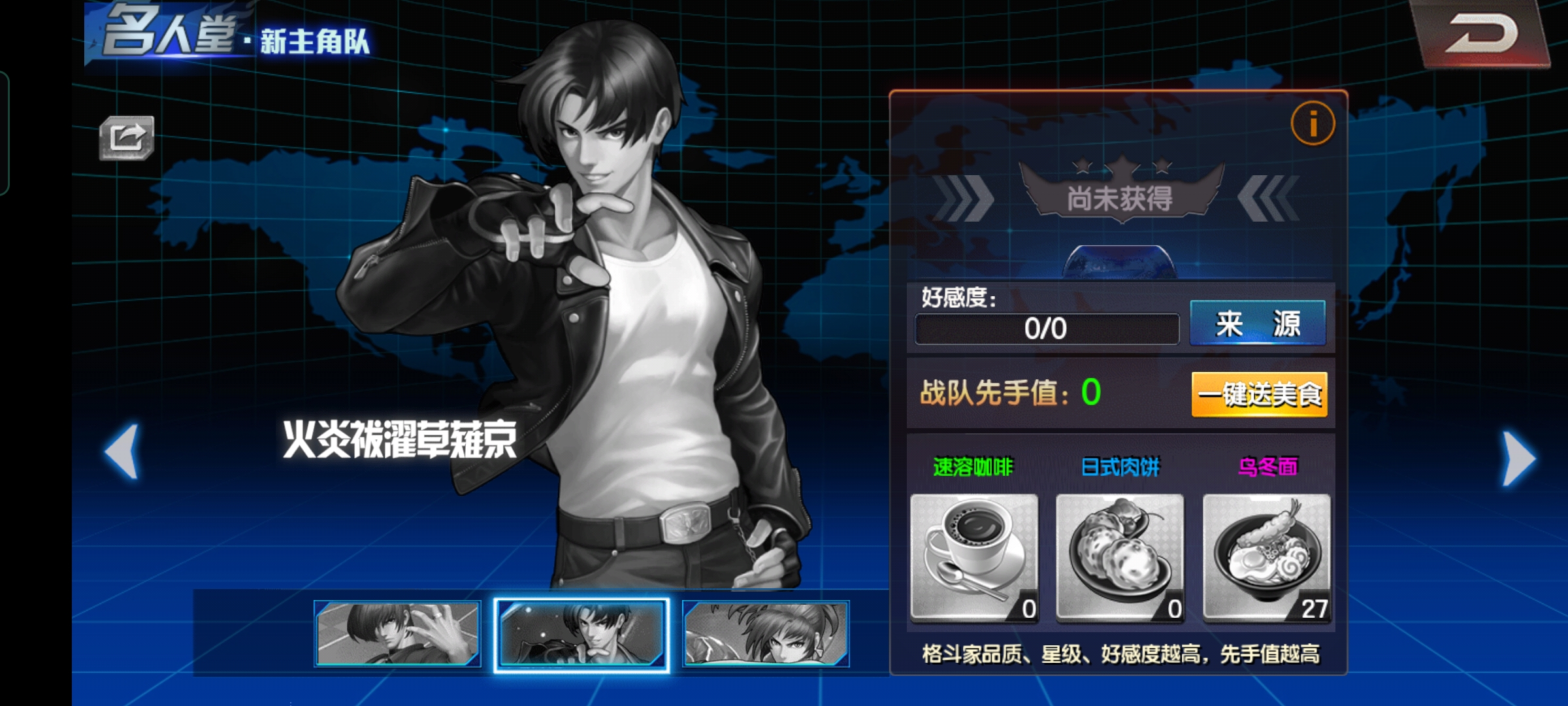The width and height of the screenshot is (1568, 706).
Task: Switch to previous fighter with left arrow
Action: click(123, 452)
